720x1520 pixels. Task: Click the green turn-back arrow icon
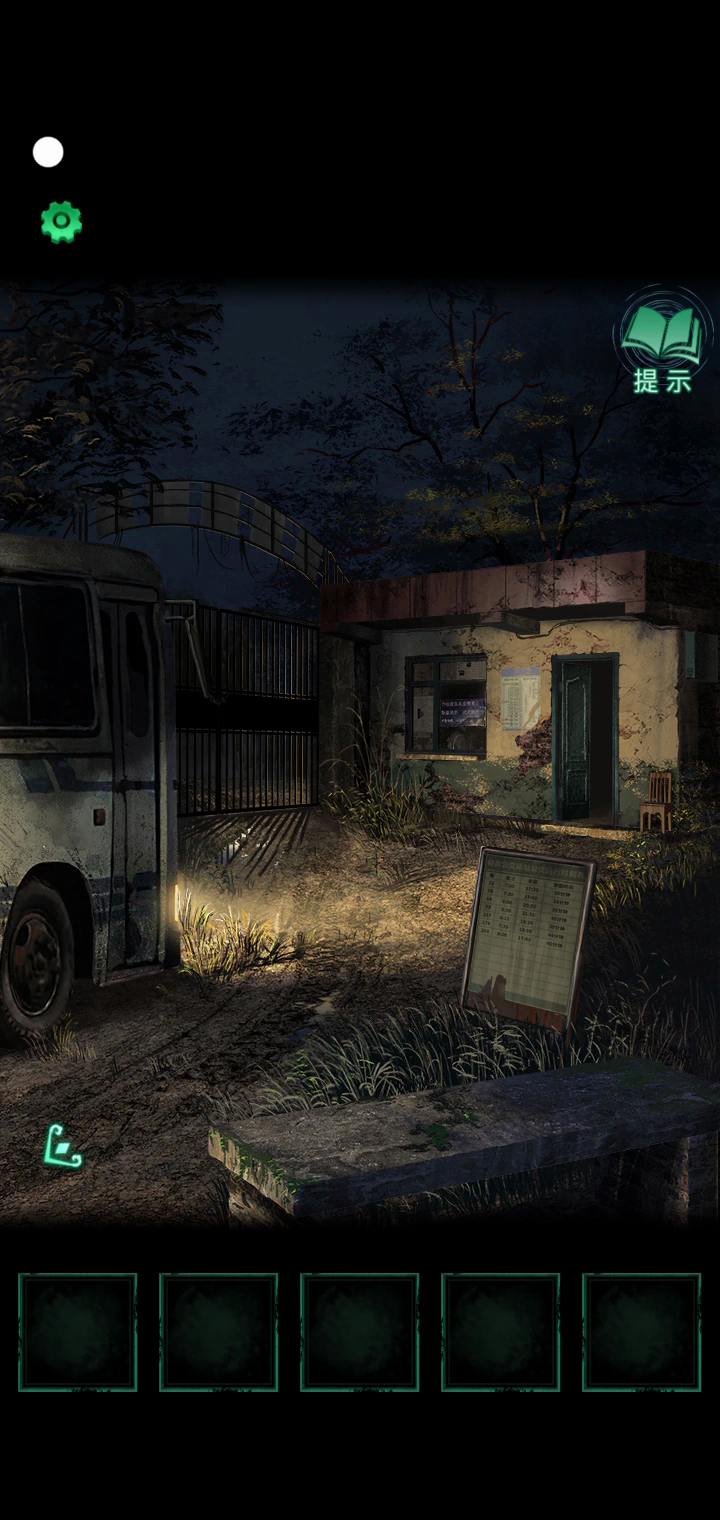click(62, 1146)
